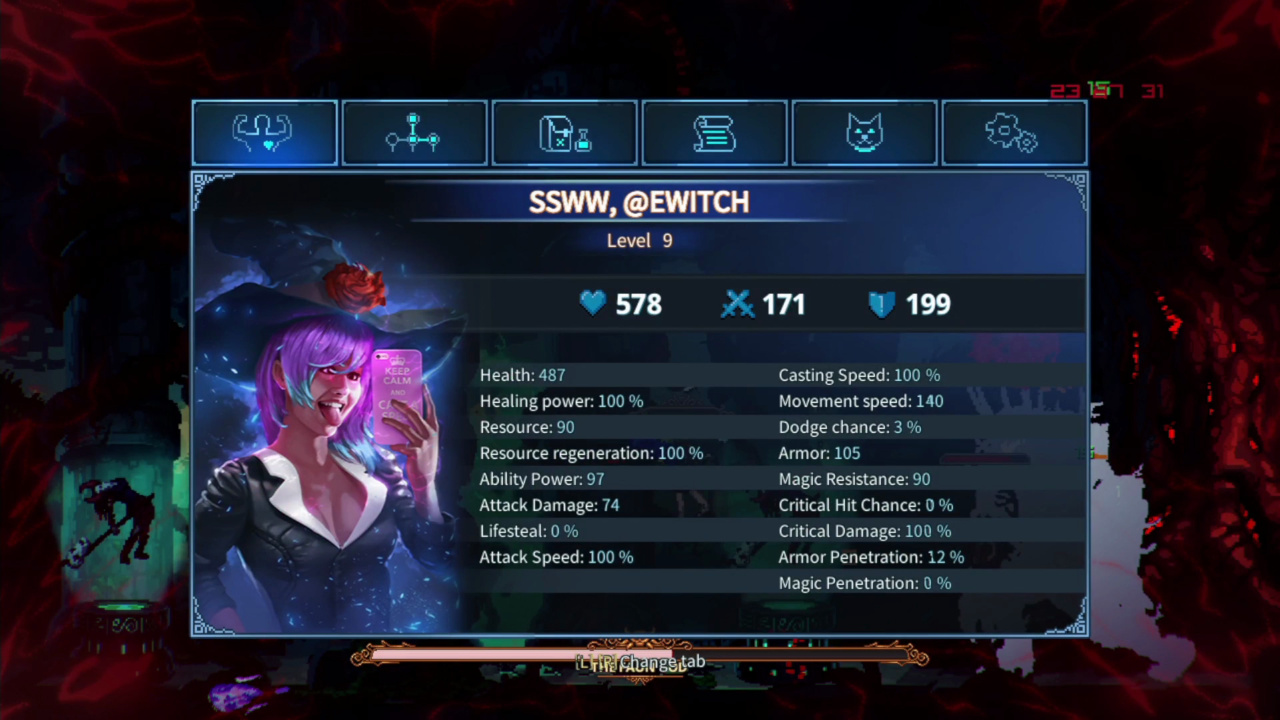The height and width of the screenshot is (720, 1280).
Task: Select the Attack Damage 74 stat
Action: 549,505
